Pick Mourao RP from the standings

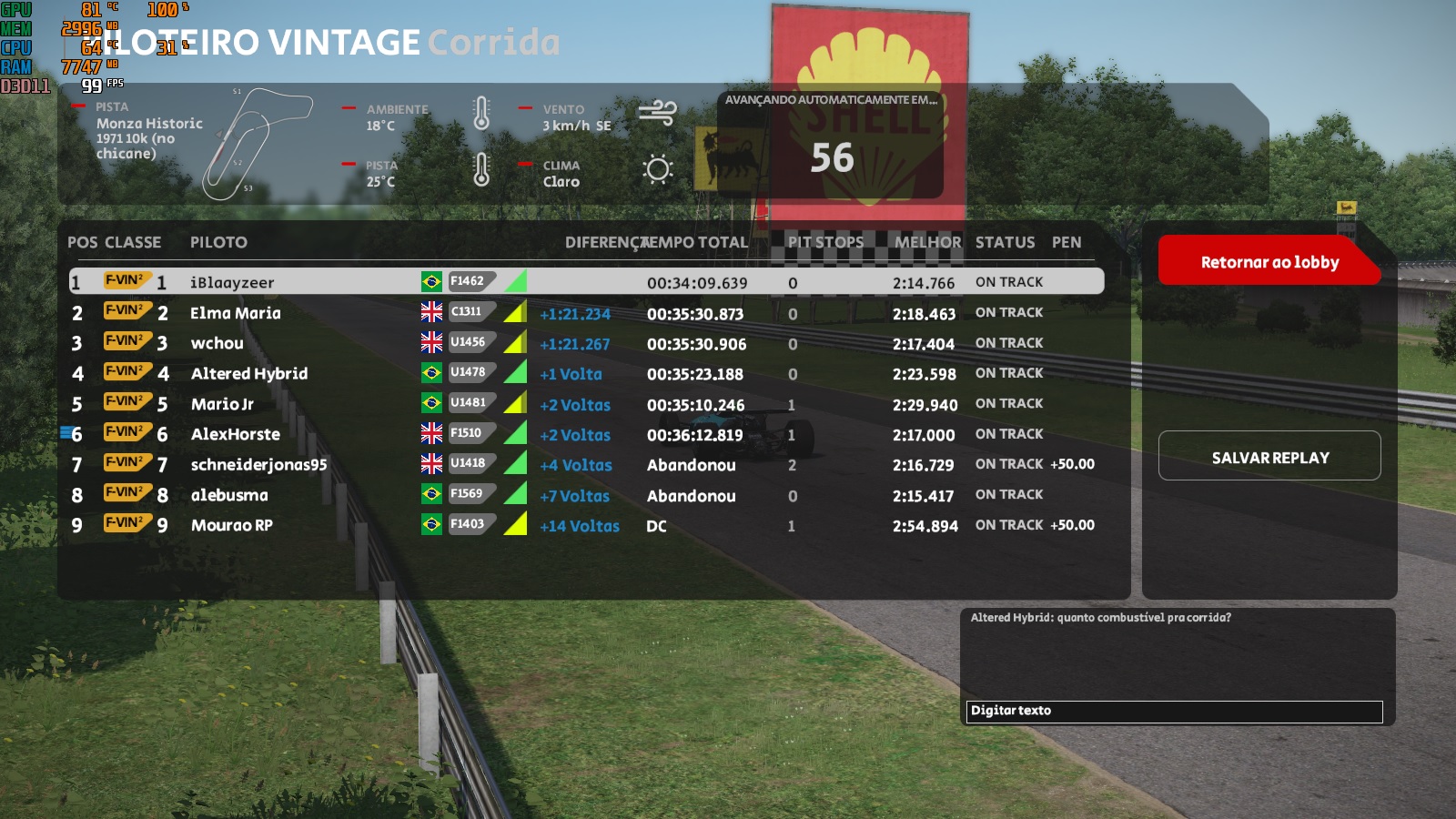tap(232, 525)
